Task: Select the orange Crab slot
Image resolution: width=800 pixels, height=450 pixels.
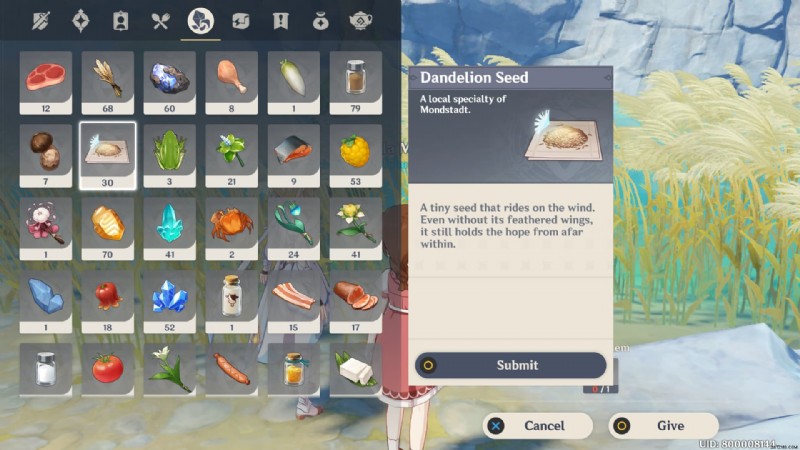Action: pos(231,223)
